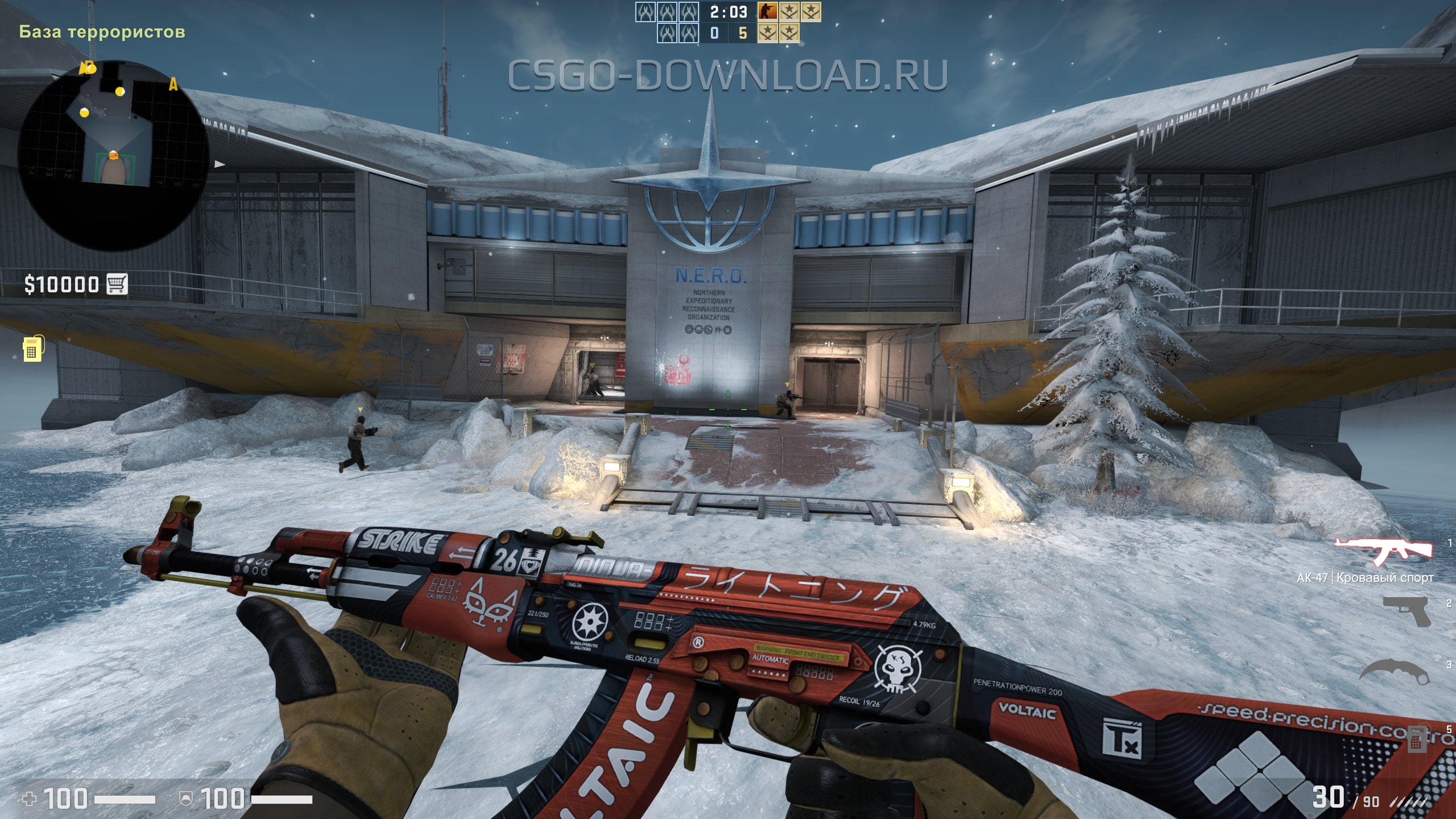Select the AK-47 weapon slot
The image size is (1456, 819).
point(1383,552)
